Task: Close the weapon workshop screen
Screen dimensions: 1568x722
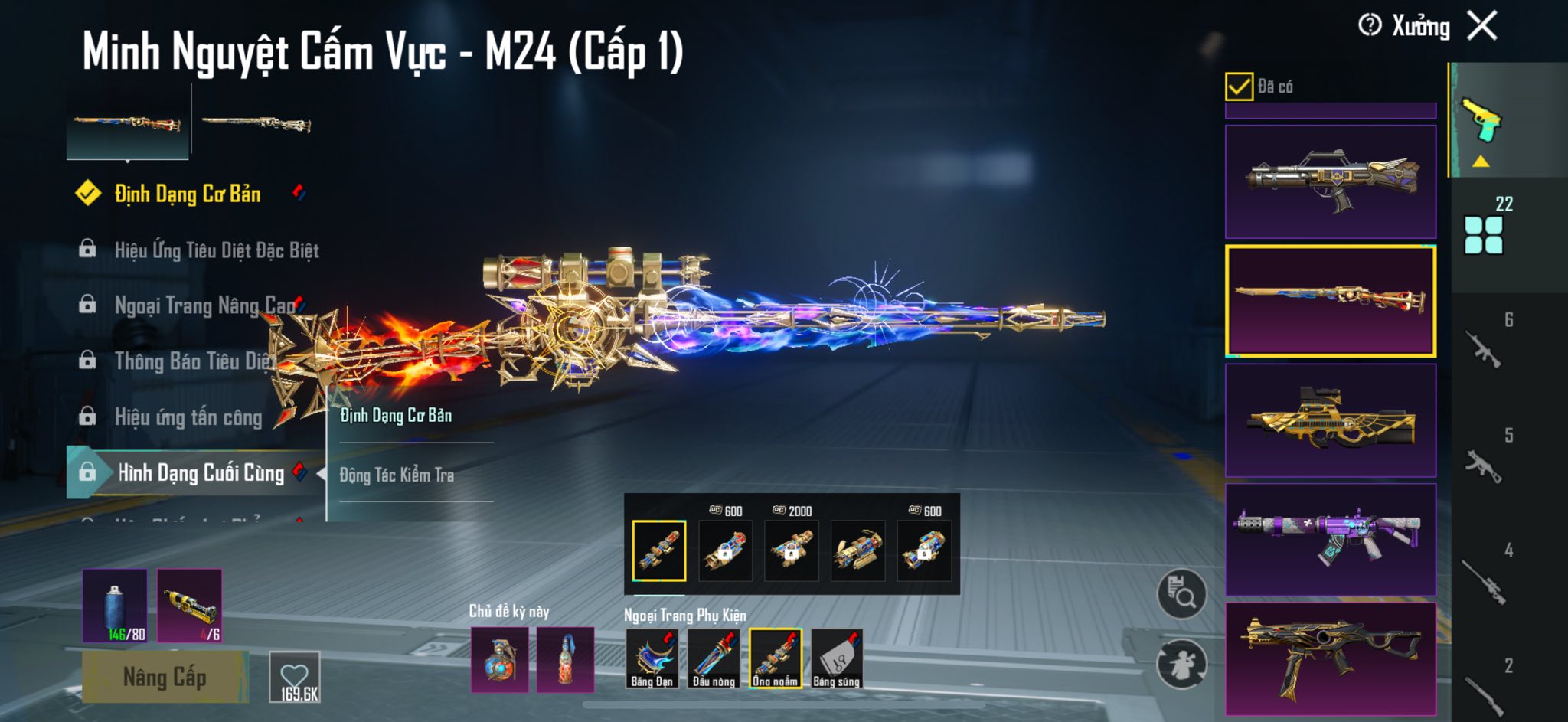Action: click(x=1482, y=26)
